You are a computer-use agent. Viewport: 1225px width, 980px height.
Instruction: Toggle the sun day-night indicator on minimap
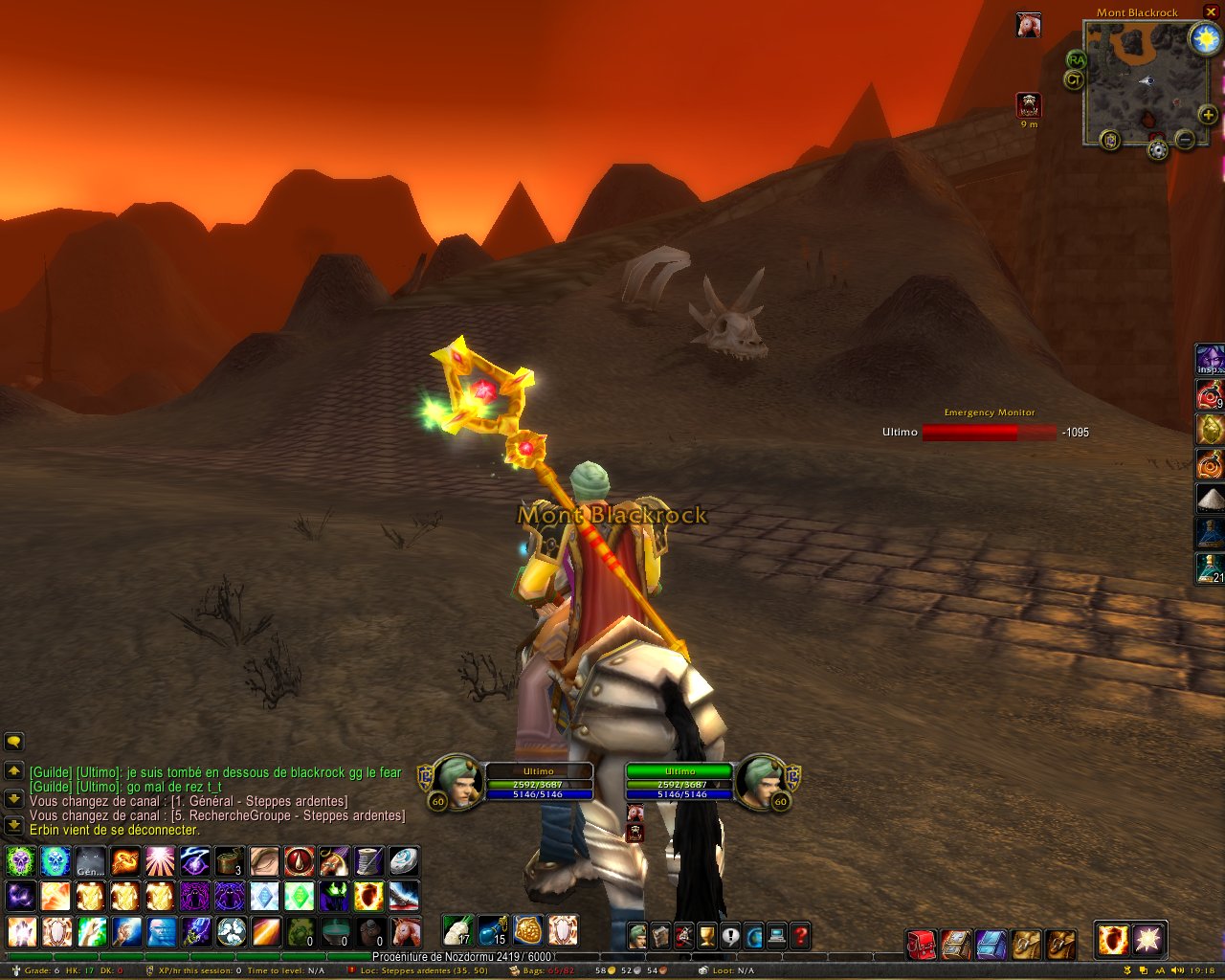coord(1204,38)
